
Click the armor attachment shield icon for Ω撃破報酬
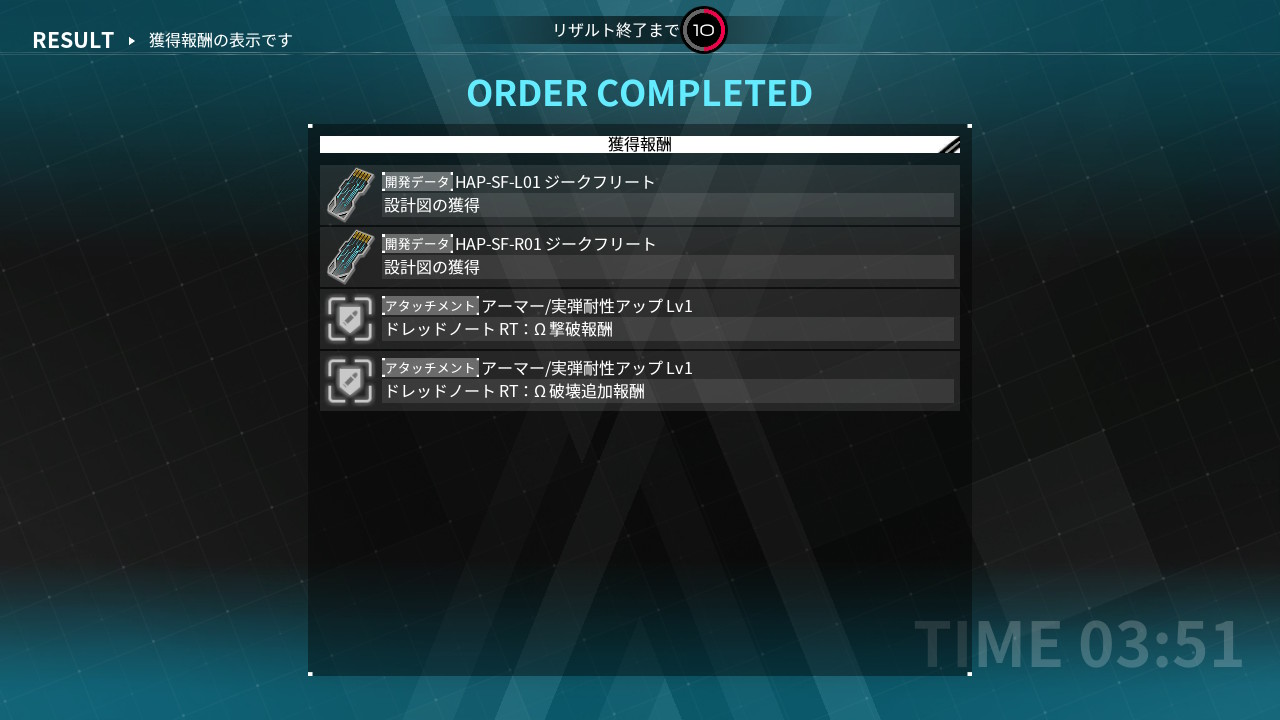(x=349, y=318)
